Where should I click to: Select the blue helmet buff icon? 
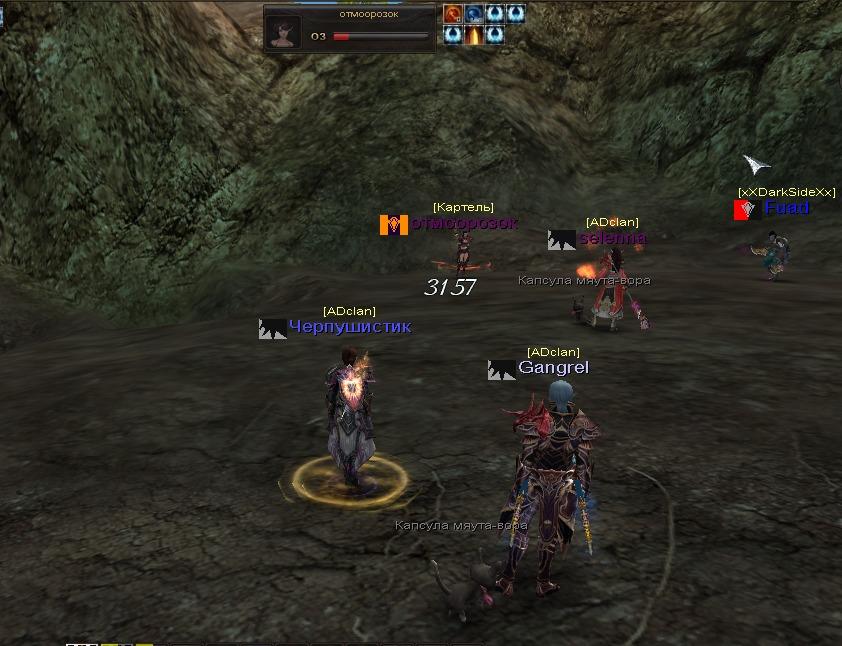474,14
